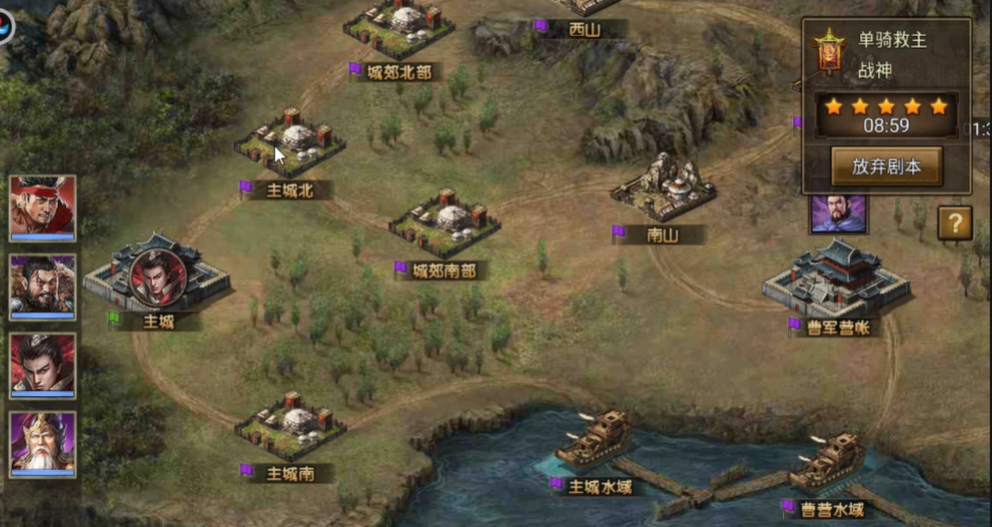Choose the 主城南 camp node
This screenshot has height=527, width=992.
pos(290,425)
